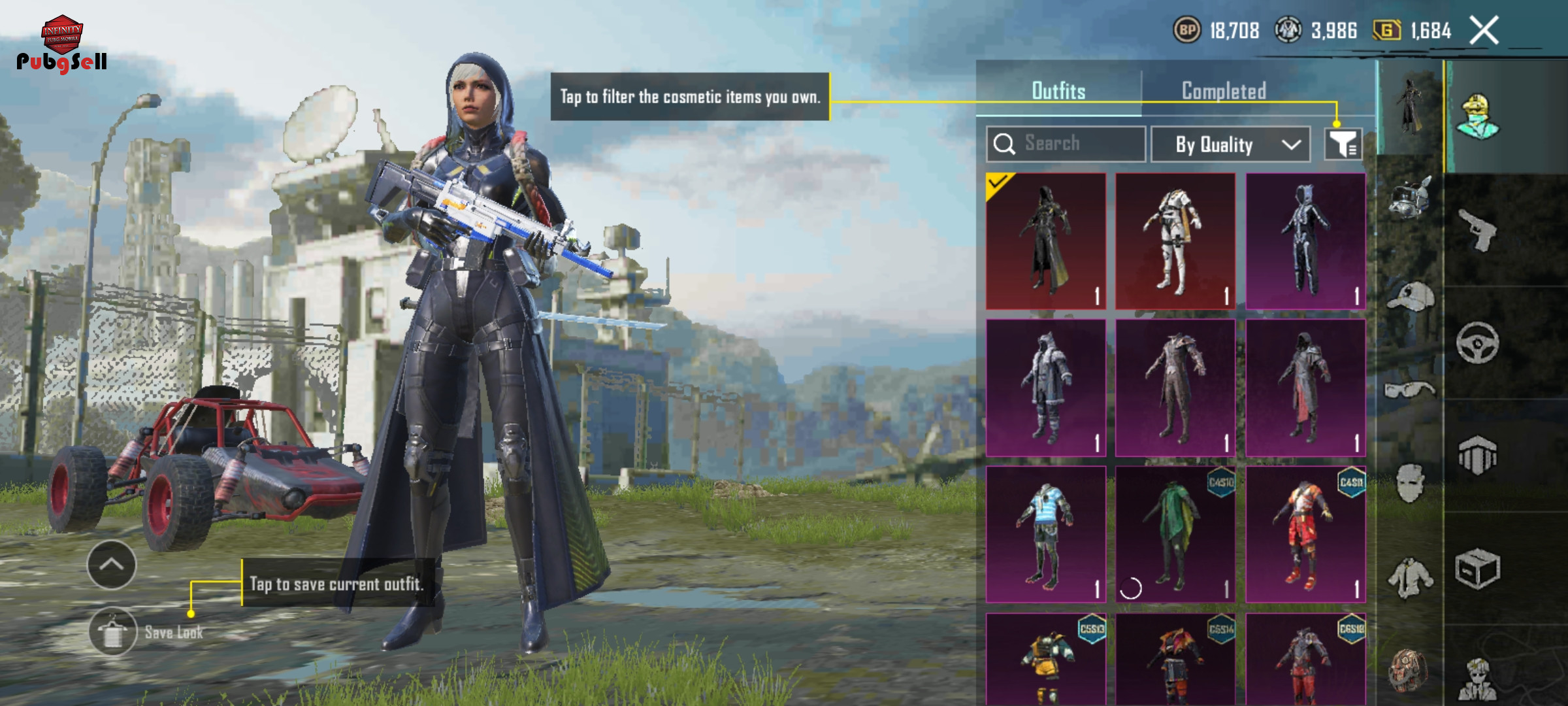Click the Search field
1568x706 pixels.
pos(1066,144)
